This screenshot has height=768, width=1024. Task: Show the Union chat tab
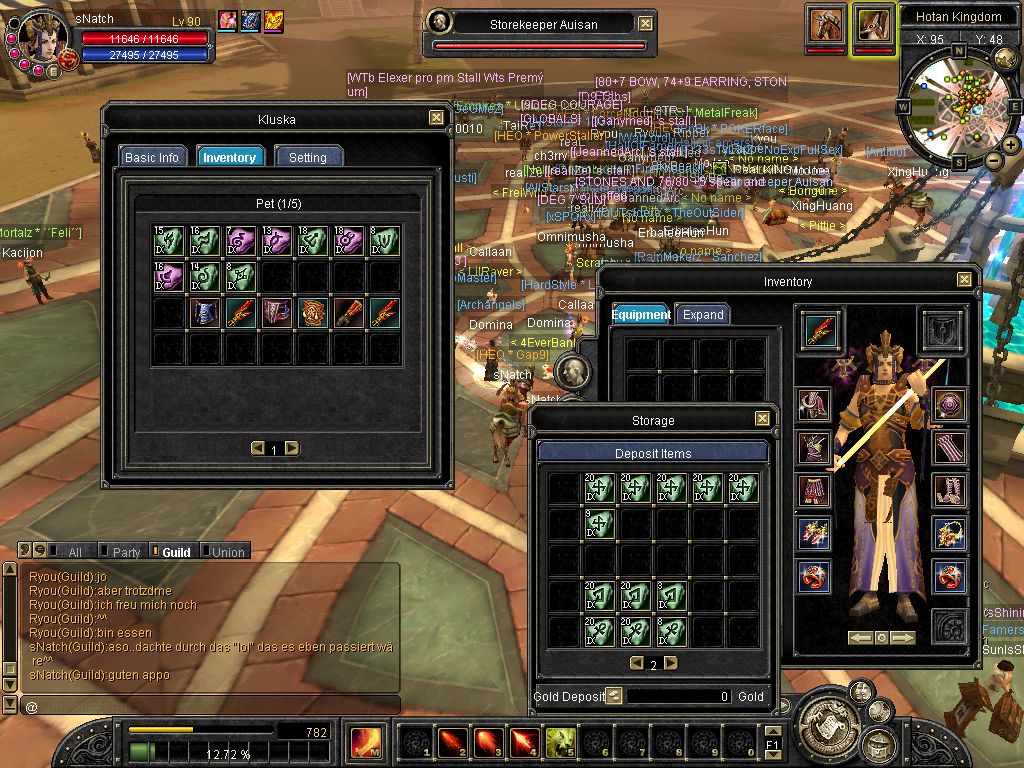[x=227, y=552]
